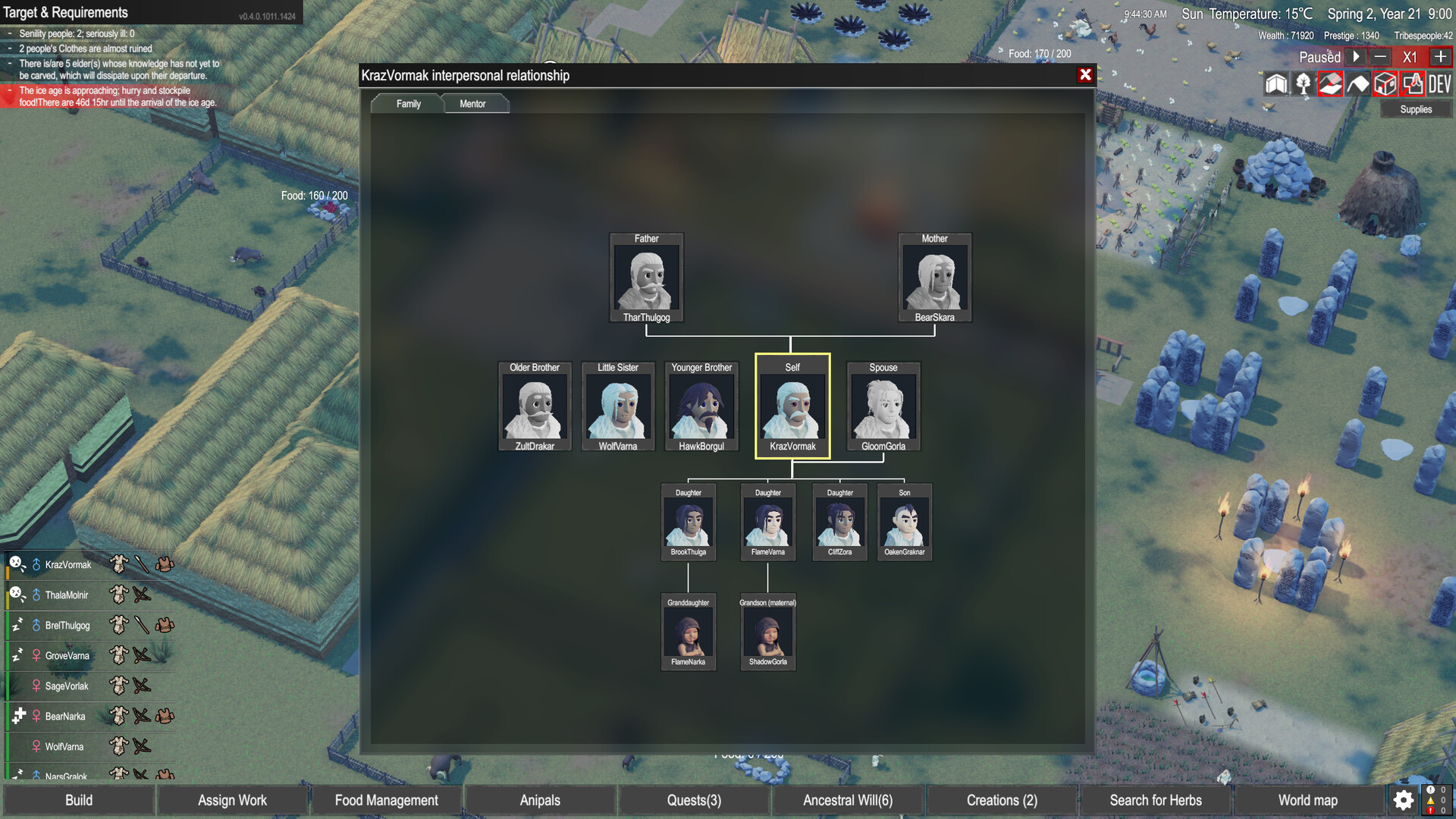Toggle roof visibility with the crossed-roof icon
Image resolution: width=1456 pixels, height=819 pixels.
coord(1329,84)
